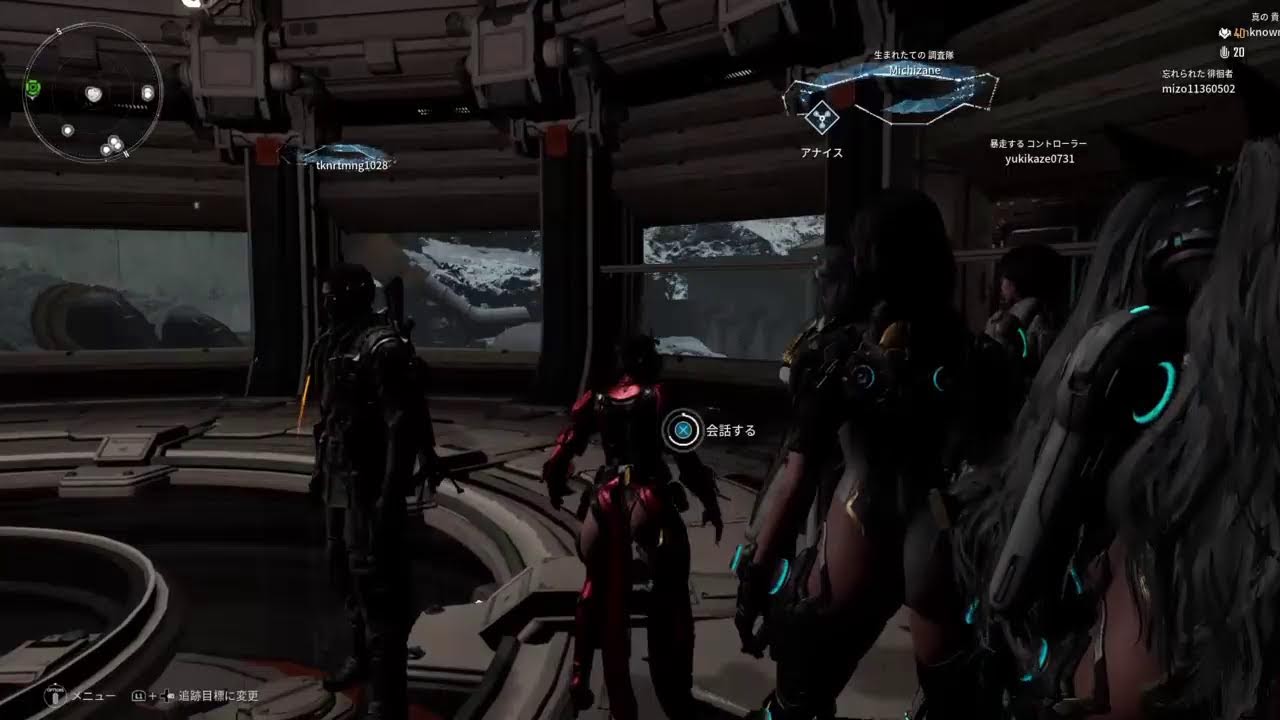
Task: Select the yukikaze0731 player name
Action: tap(1039, 159)
